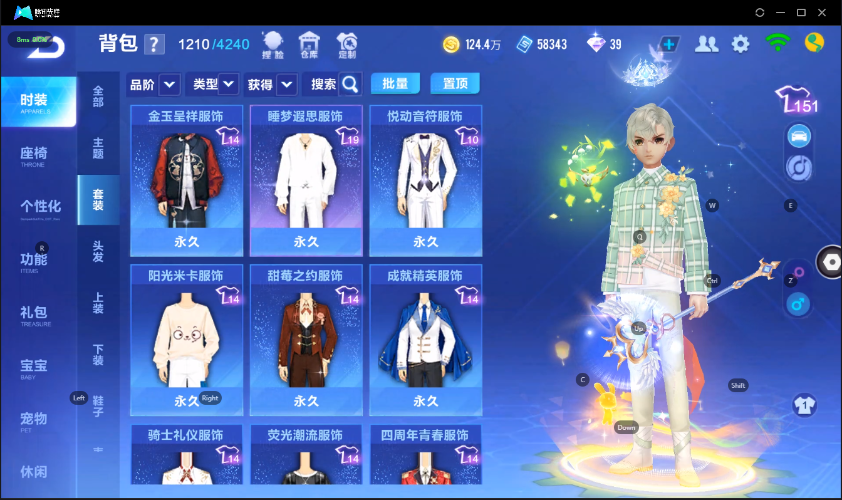The image size is (842, 500).
Task: Click the 置顶 button
Action: (455, 84)
